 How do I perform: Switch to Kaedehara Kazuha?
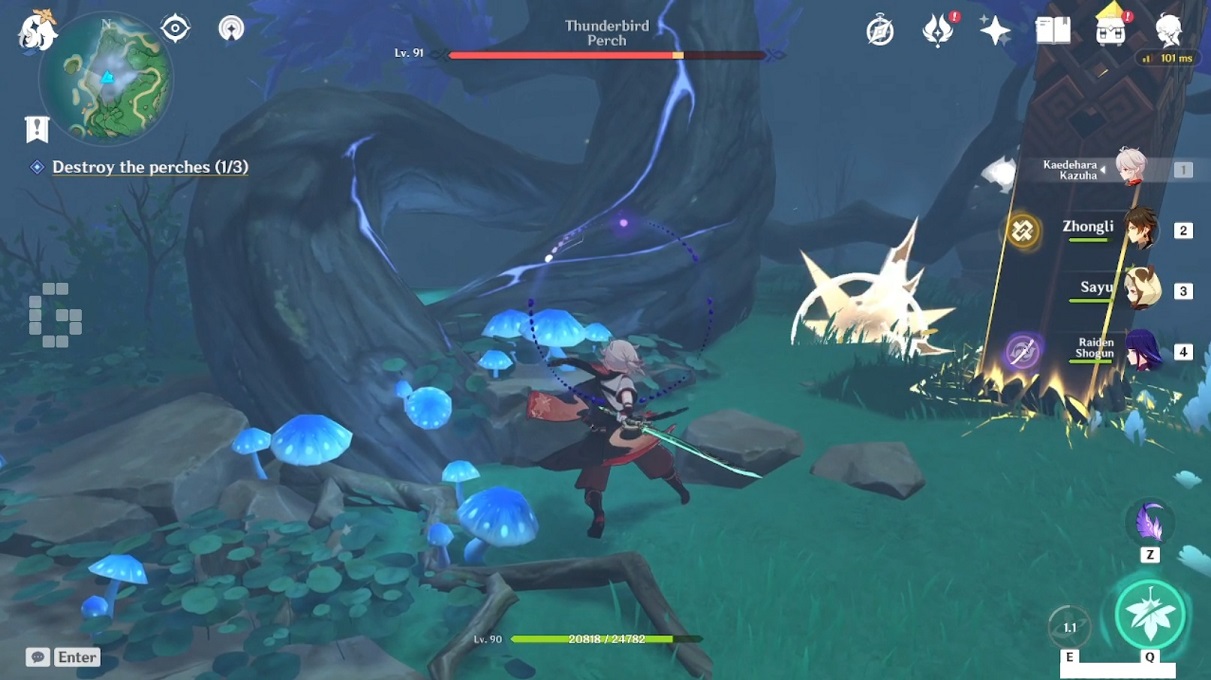pyautogui.click(x=1130, y=169)
